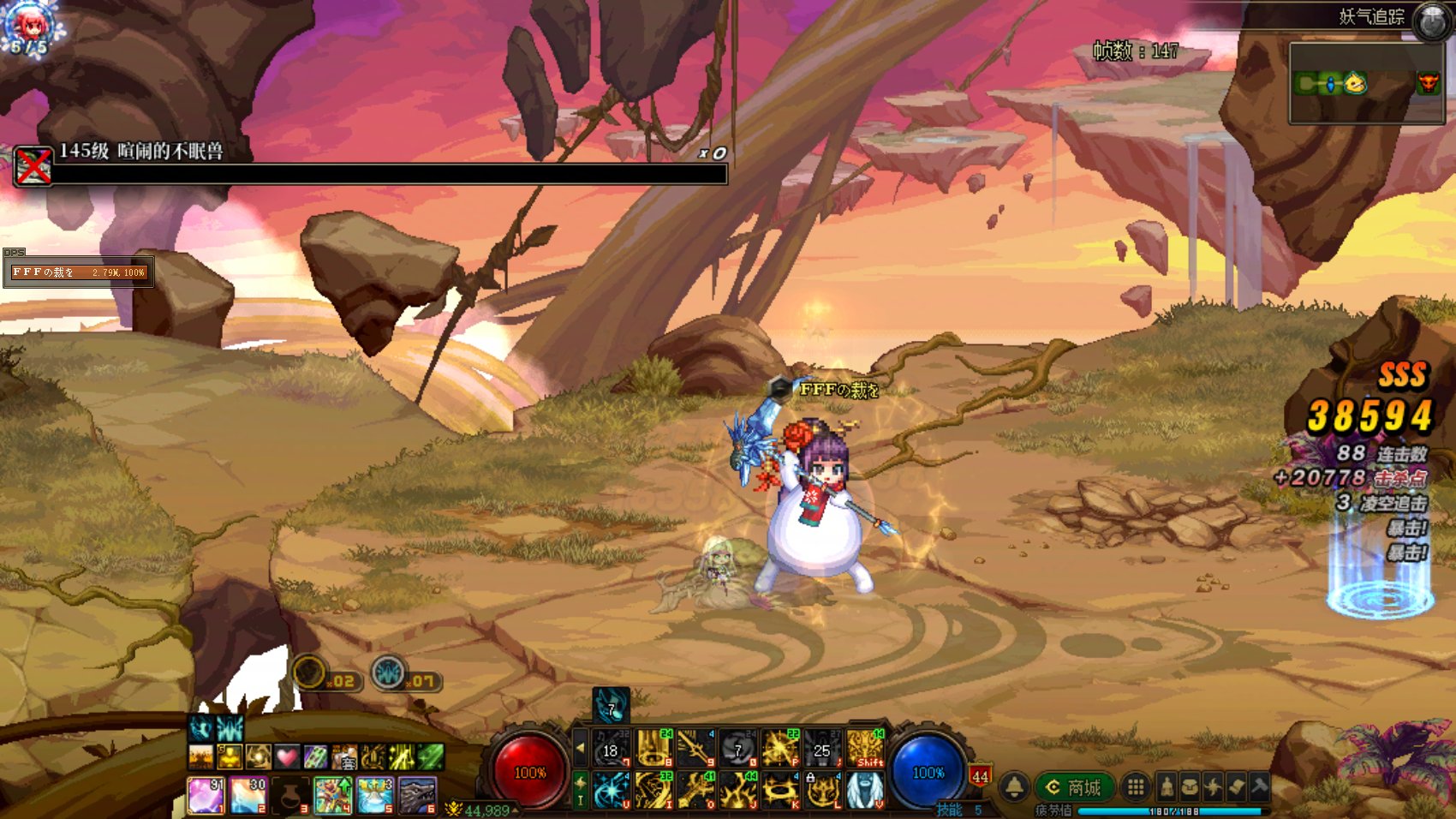The height and width of the screenshot is (819, 1456).
Task: Open the 商城 shop button
Action: pyautogui.click(x=1076, y=787)
